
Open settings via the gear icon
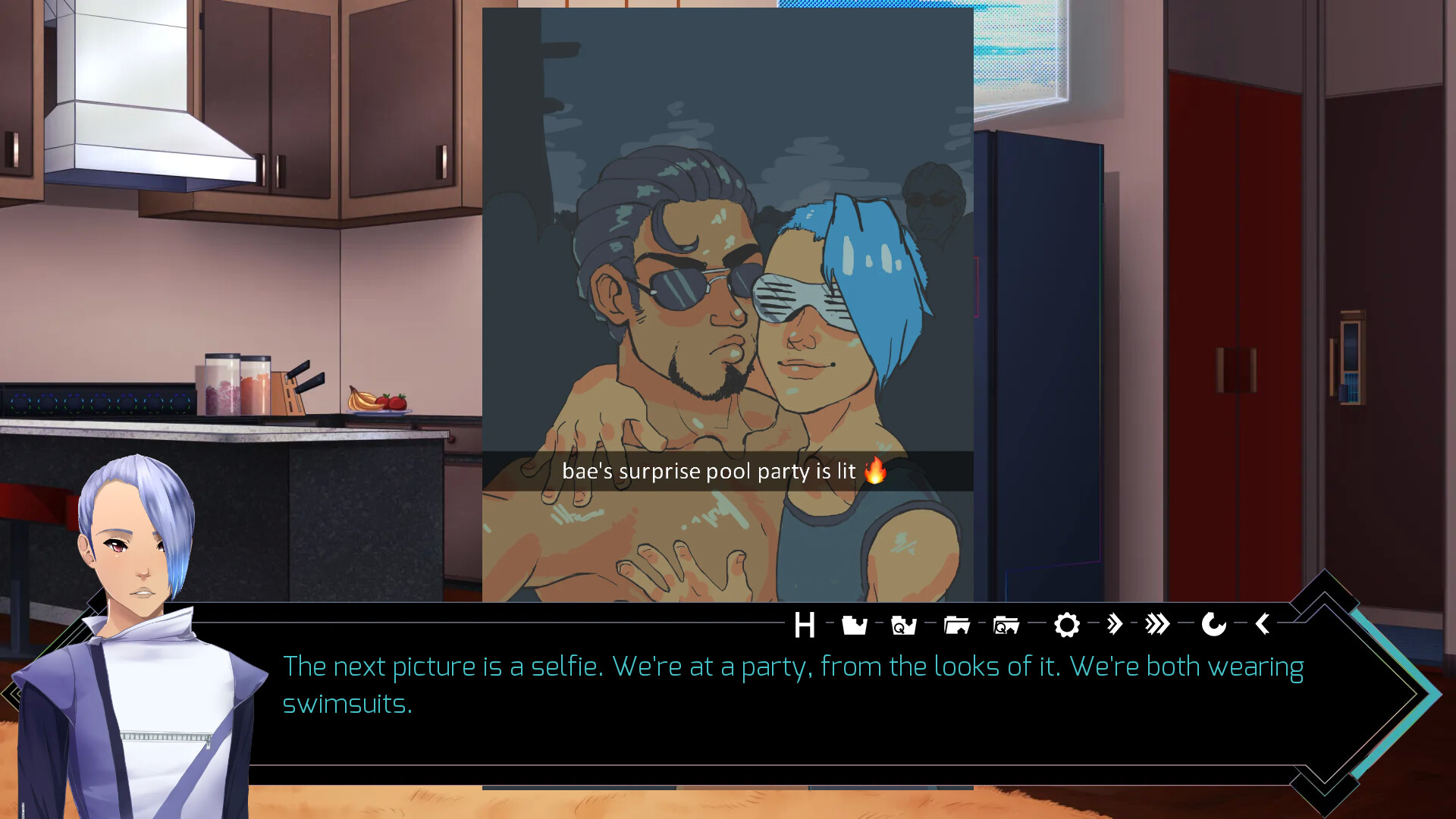[x=1067, y=626]
